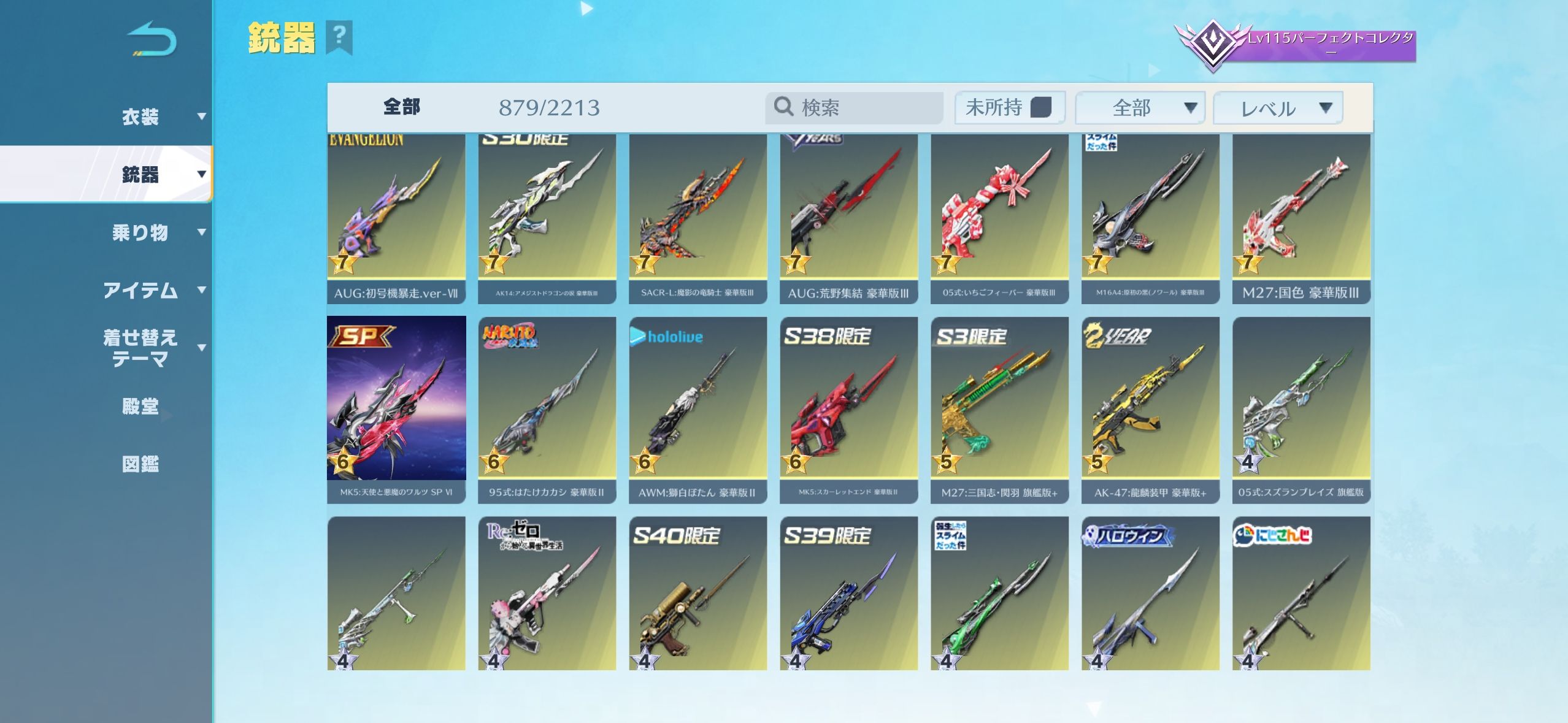Click the question mark help icon
The image size is (1568, 723).
[x=339, y=37]
